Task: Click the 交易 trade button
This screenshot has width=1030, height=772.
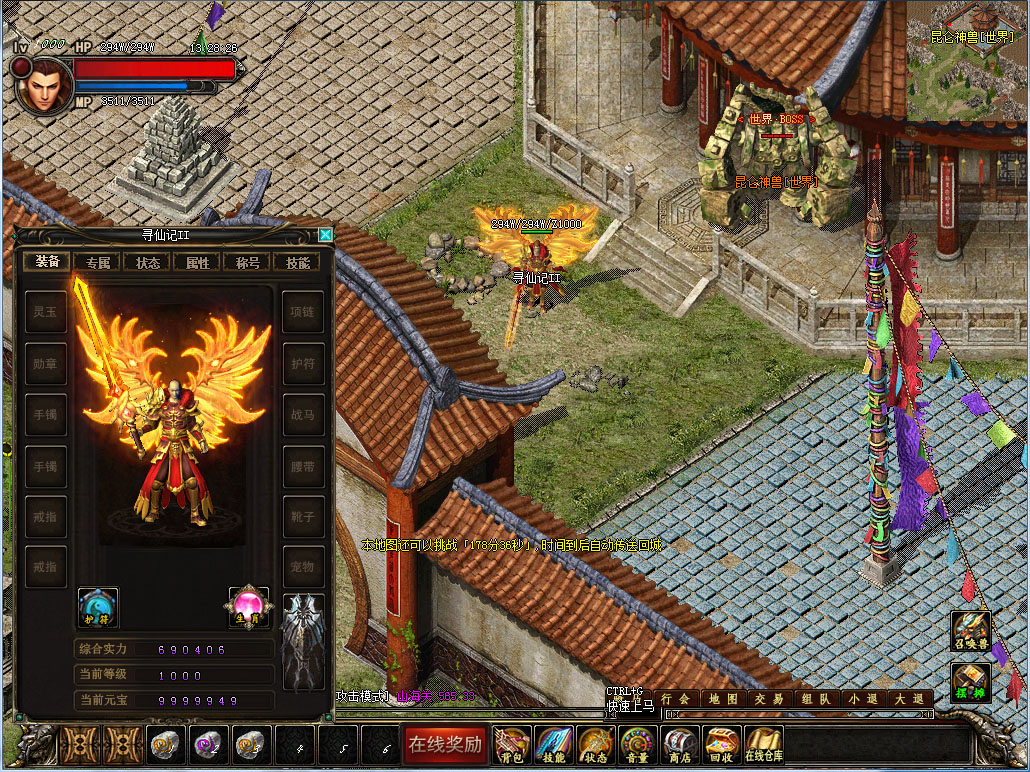Action: [770, 699]
